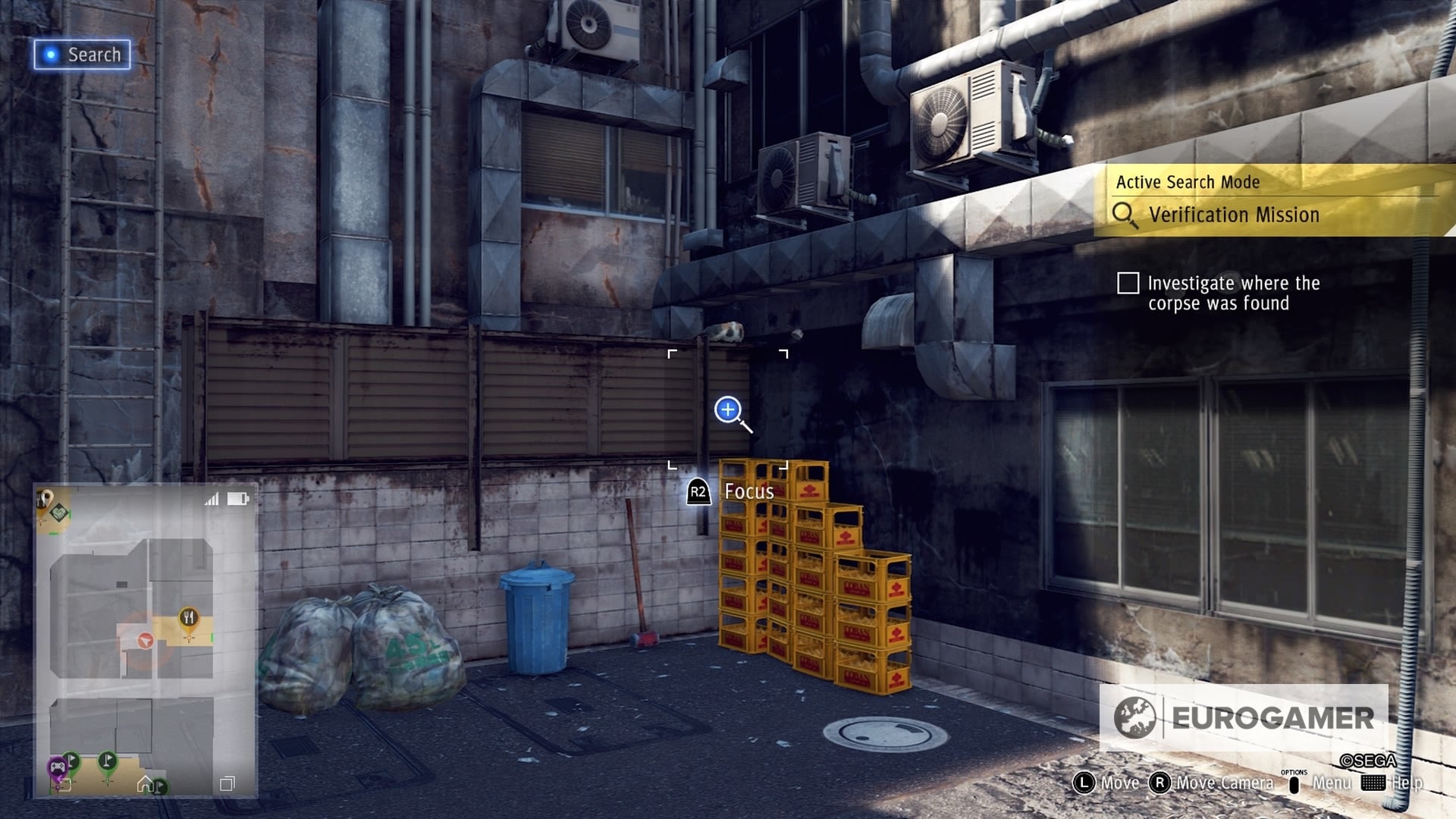This screenshot has width=1456, height=819.
Task: Click the touchpad Help icon
Action: coord(1373,784)
